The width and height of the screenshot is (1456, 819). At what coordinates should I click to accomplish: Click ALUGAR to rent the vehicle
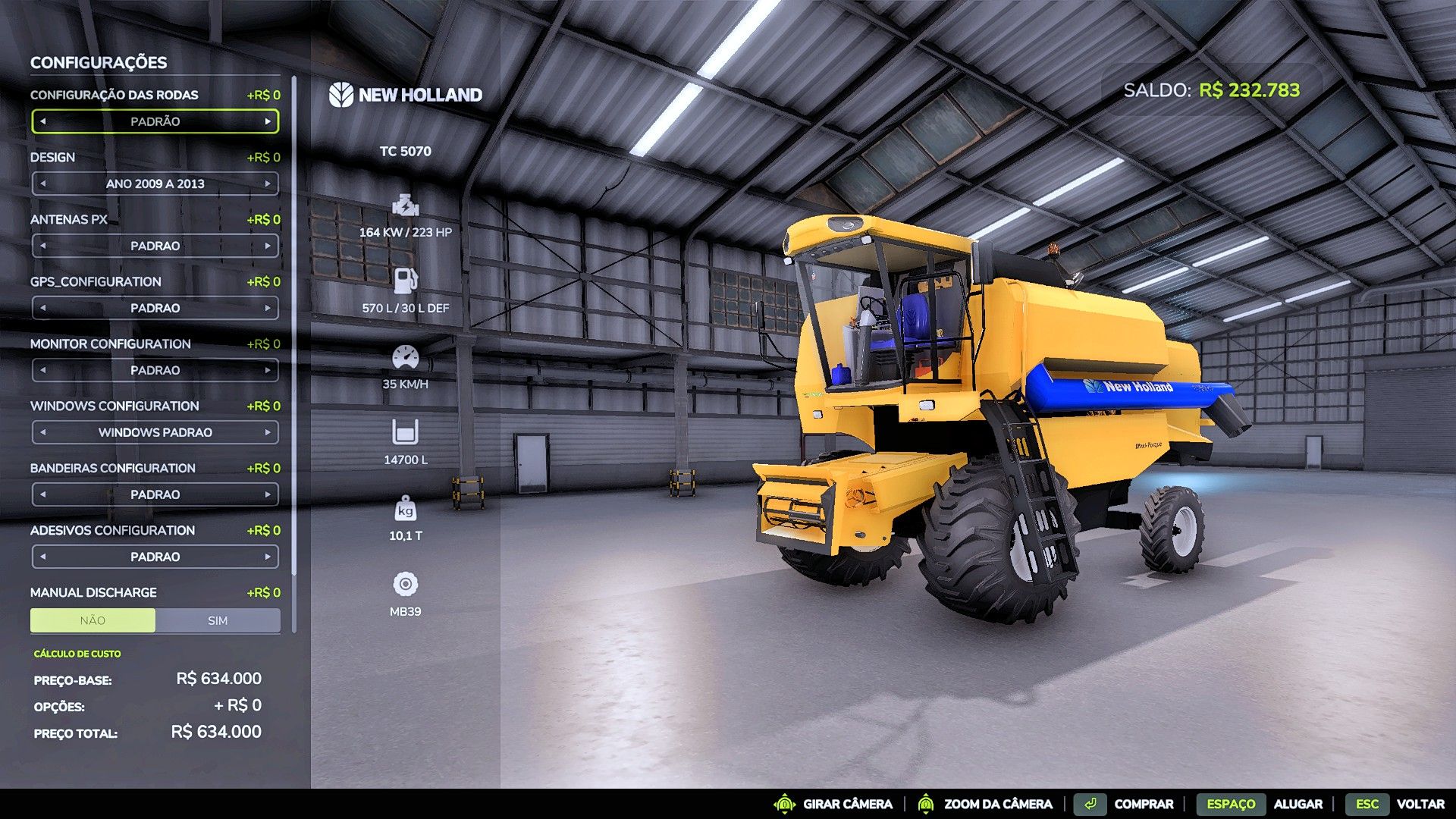1299,804
